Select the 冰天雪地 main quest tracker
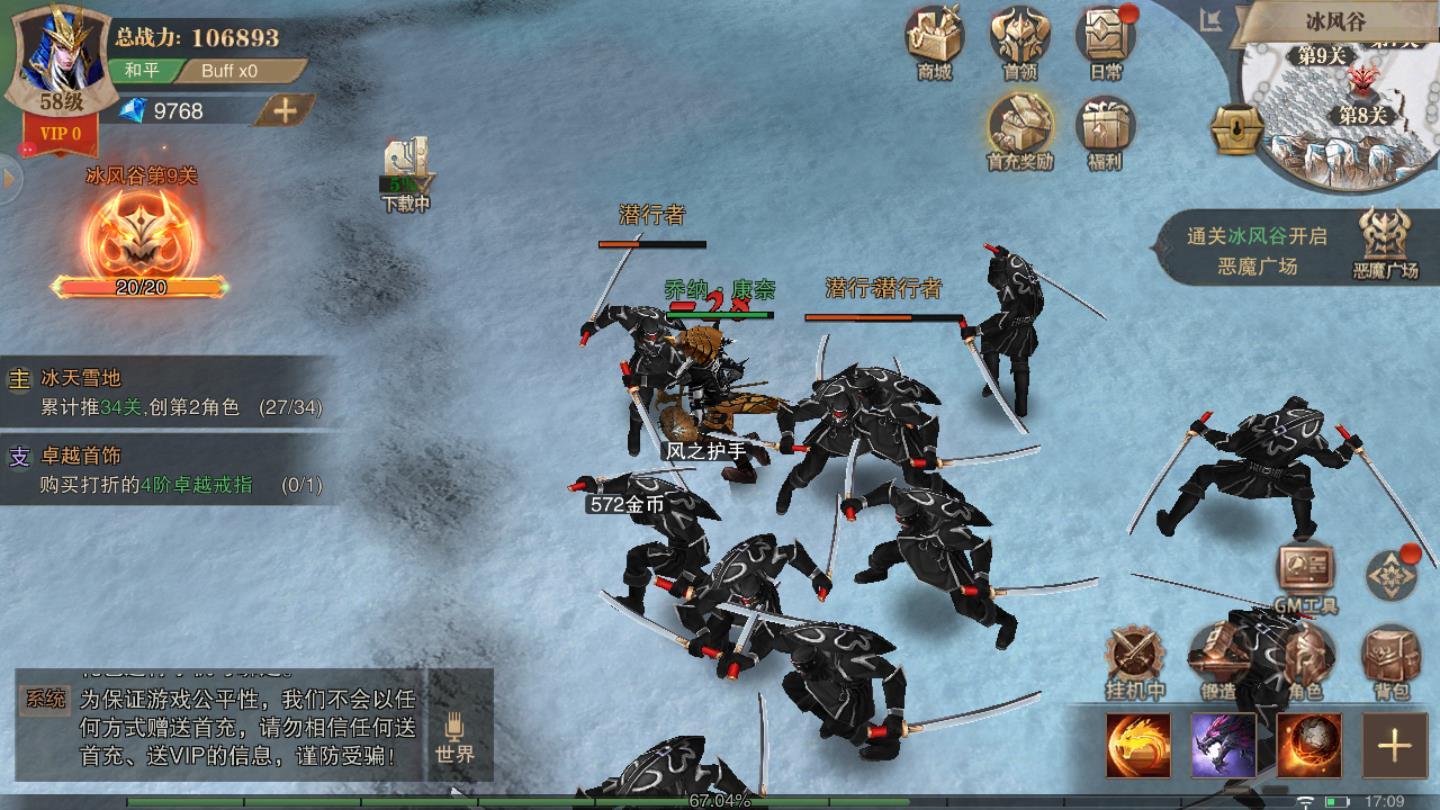 click(165, 392)
